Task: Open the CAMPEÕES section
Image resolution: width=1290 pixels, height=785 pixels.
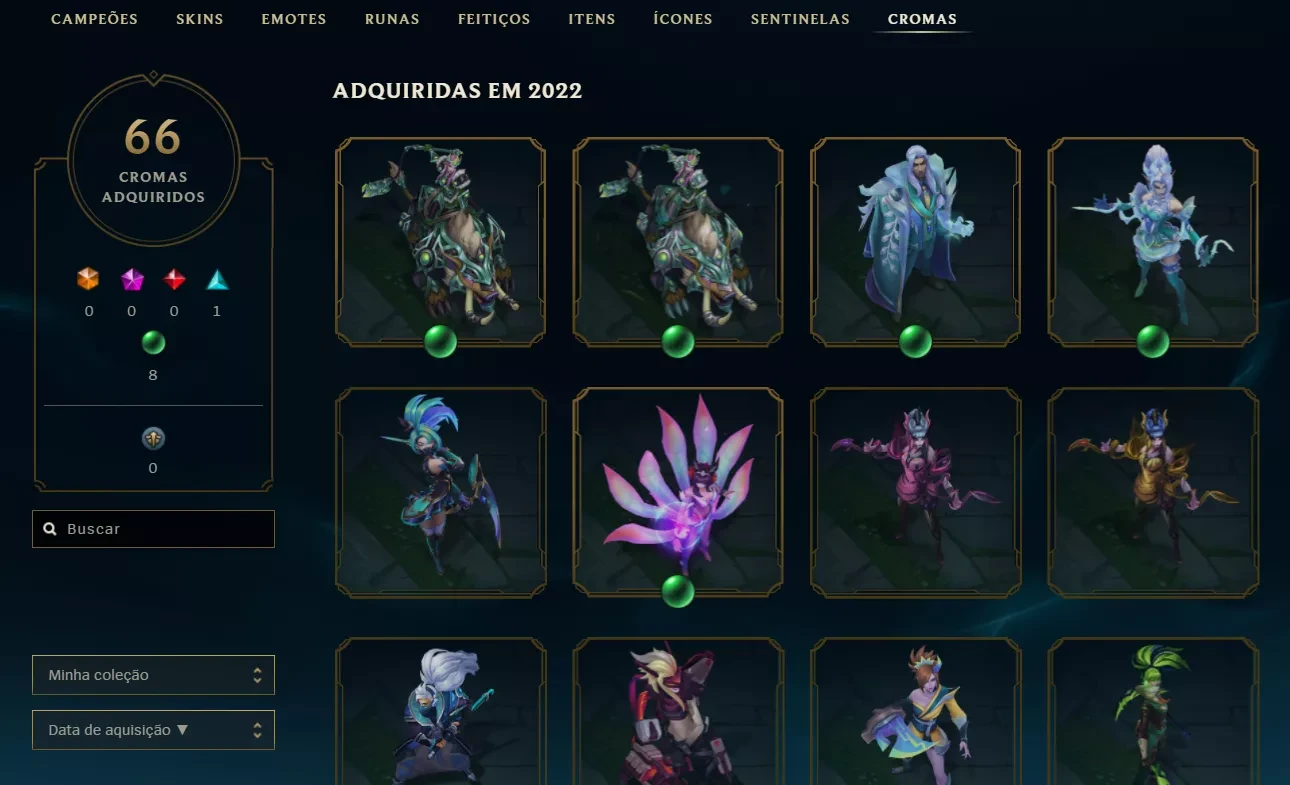Action: pyautogui.click(x=94, y=18)
